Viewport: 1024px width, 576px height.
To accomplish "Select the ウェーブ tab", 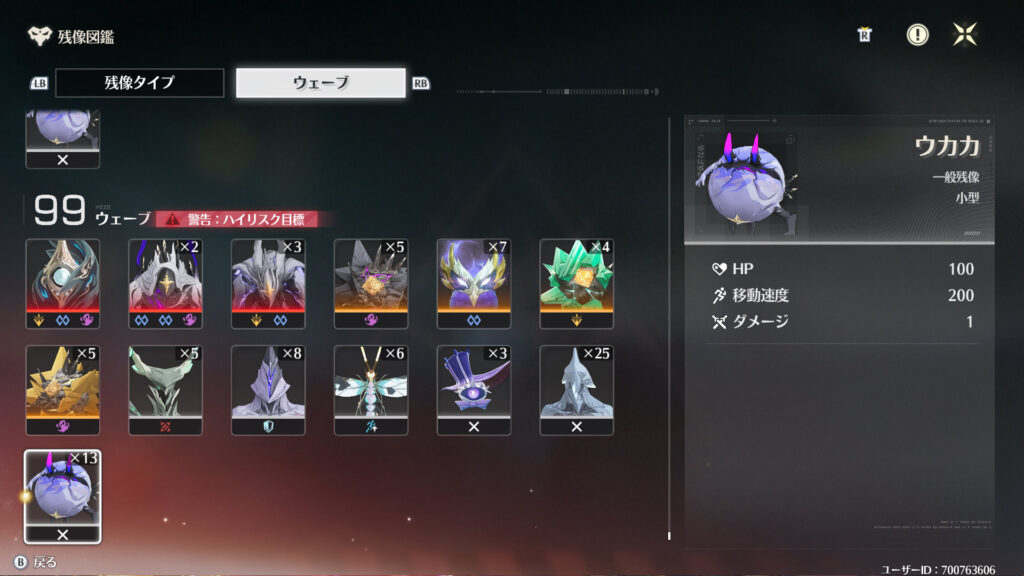I will pyautogui.click(x=321, y=83).
